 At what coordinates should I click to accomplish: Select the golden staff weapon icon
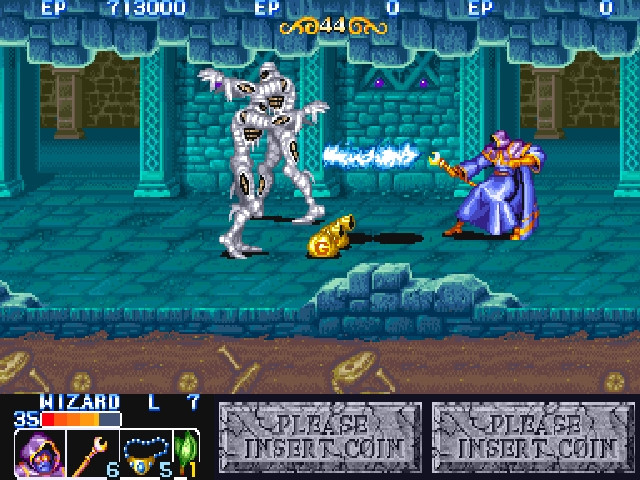[93, 454]
